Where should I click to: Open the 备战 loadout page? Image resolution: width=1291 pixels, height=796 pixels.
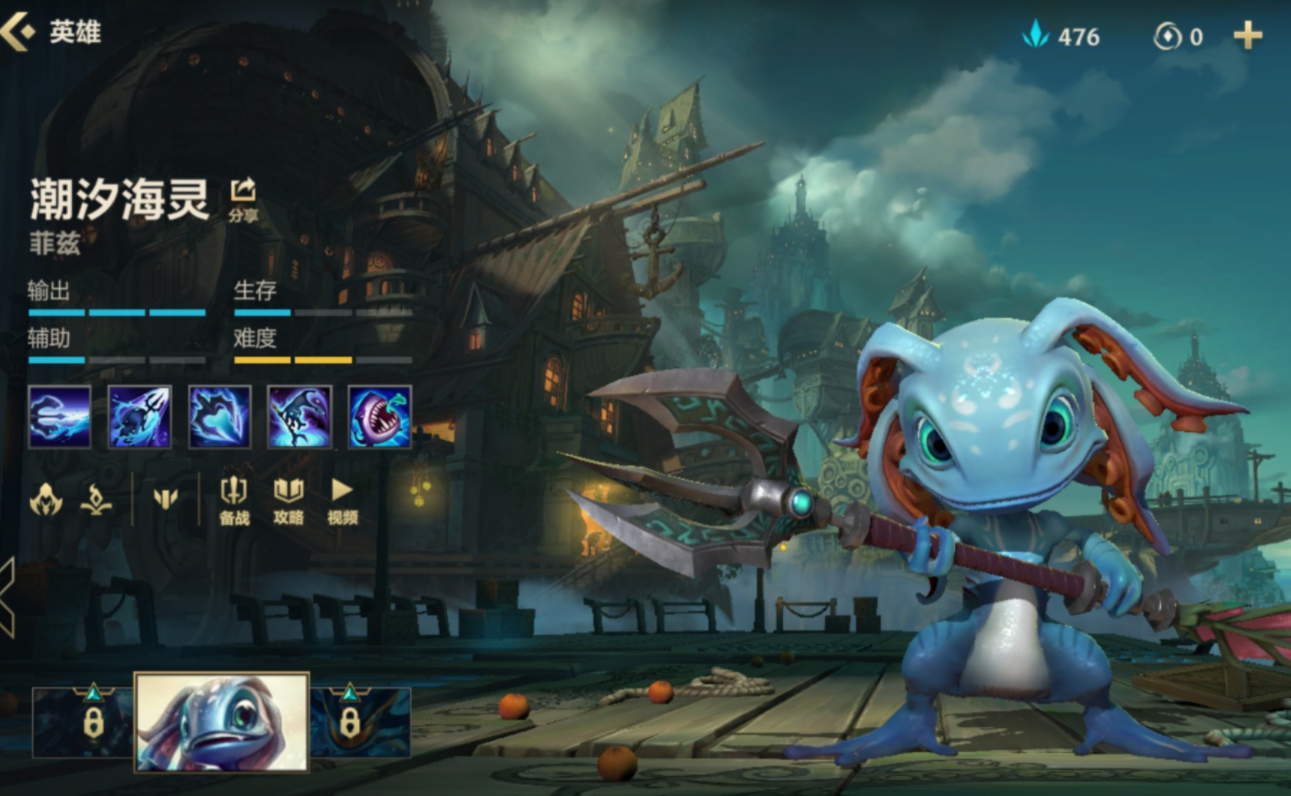pos(234,499)
